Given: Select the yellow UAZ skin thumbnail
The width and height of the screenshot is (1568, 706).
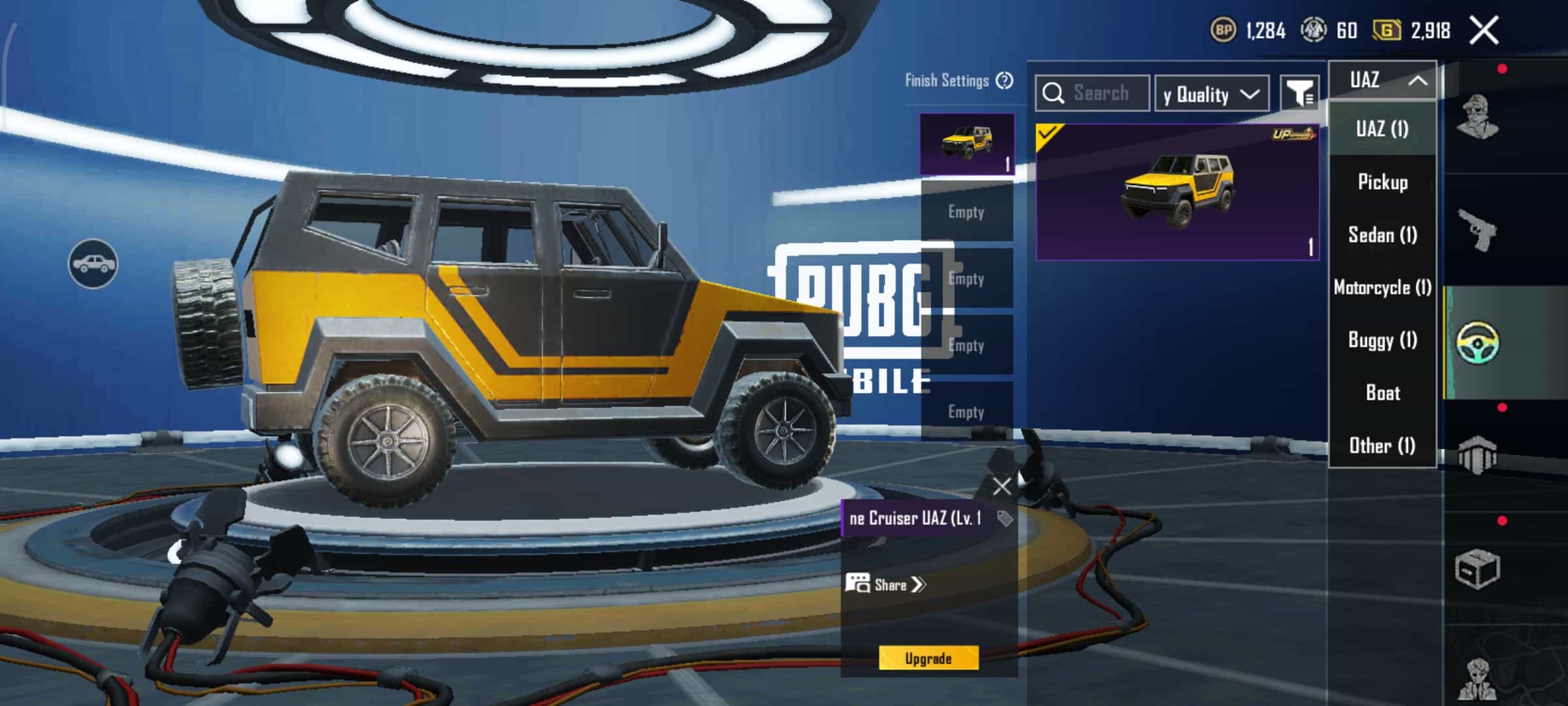Looking at the screenshot, I should pyautogui.click(x=1177, y=192).
